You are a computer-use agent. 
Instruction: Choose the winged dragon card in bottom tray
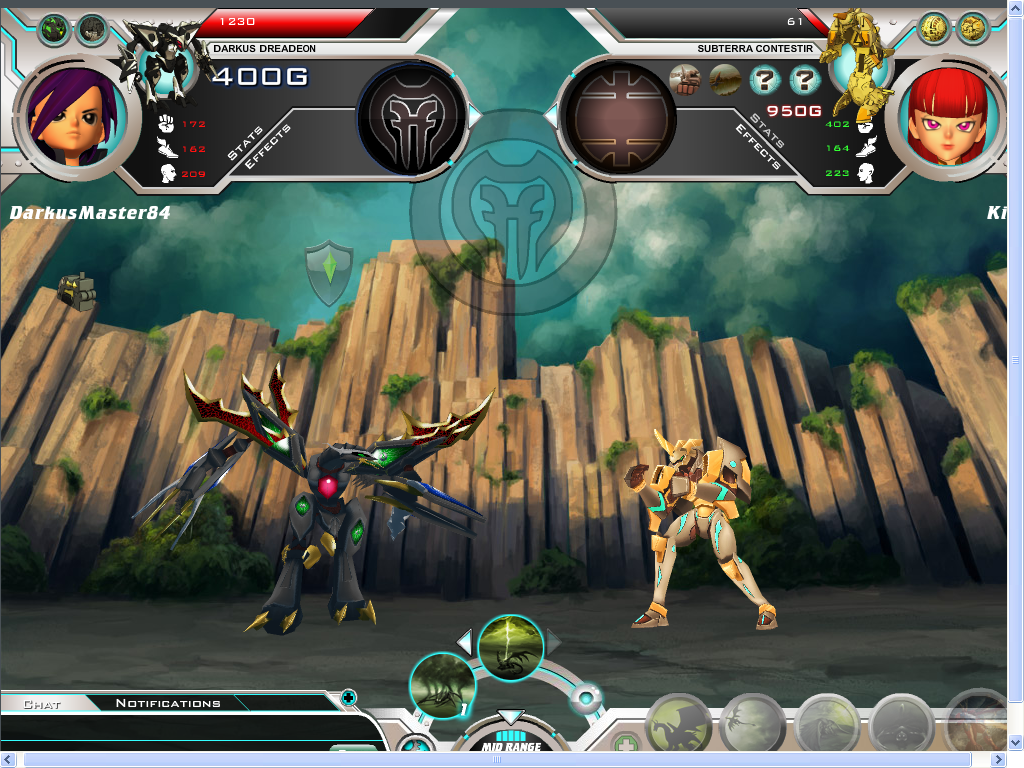(x=680, y=728)
